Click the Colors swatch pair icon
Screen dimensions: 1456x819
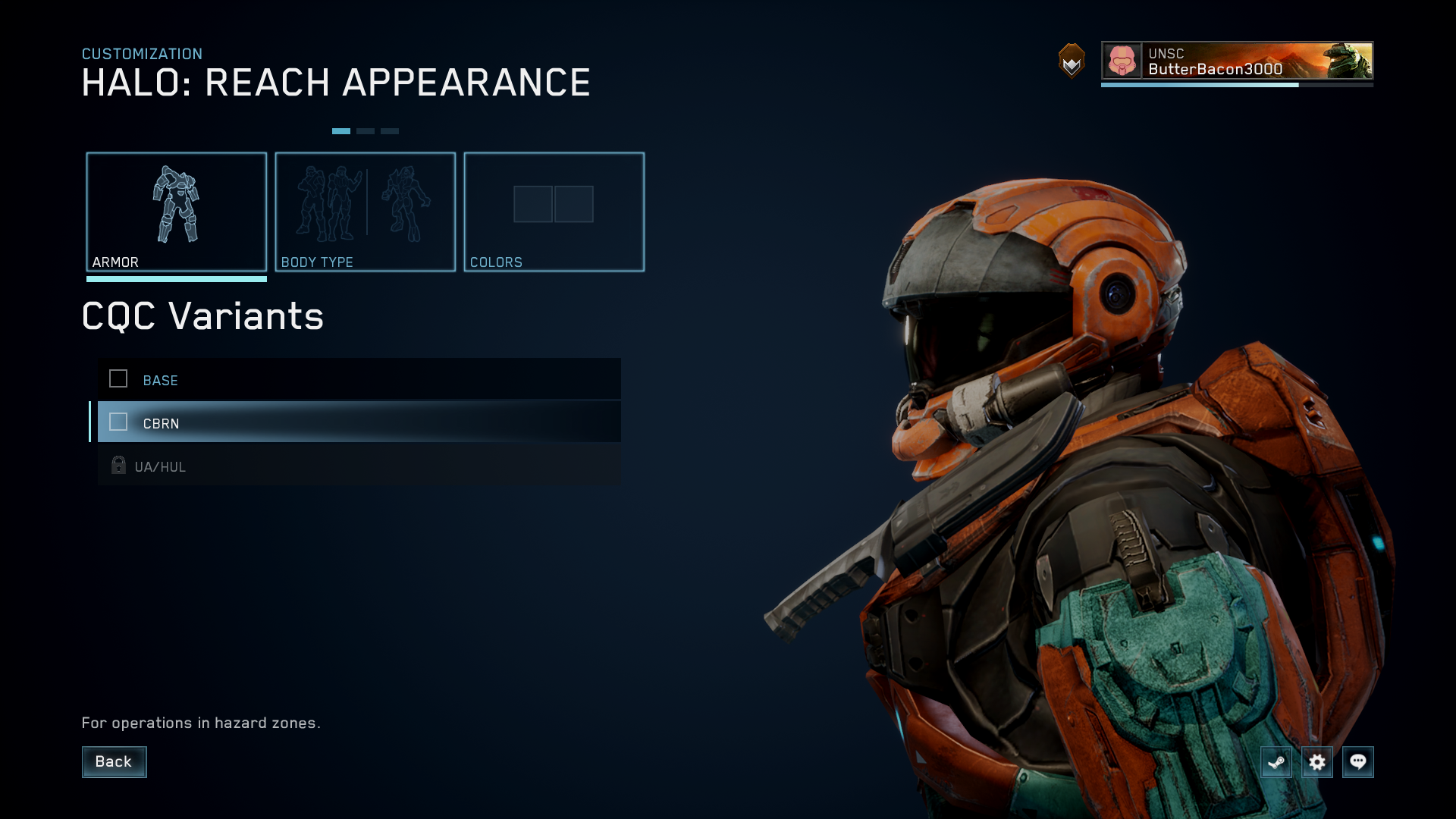pyautogui.click(x=554, y=205)
